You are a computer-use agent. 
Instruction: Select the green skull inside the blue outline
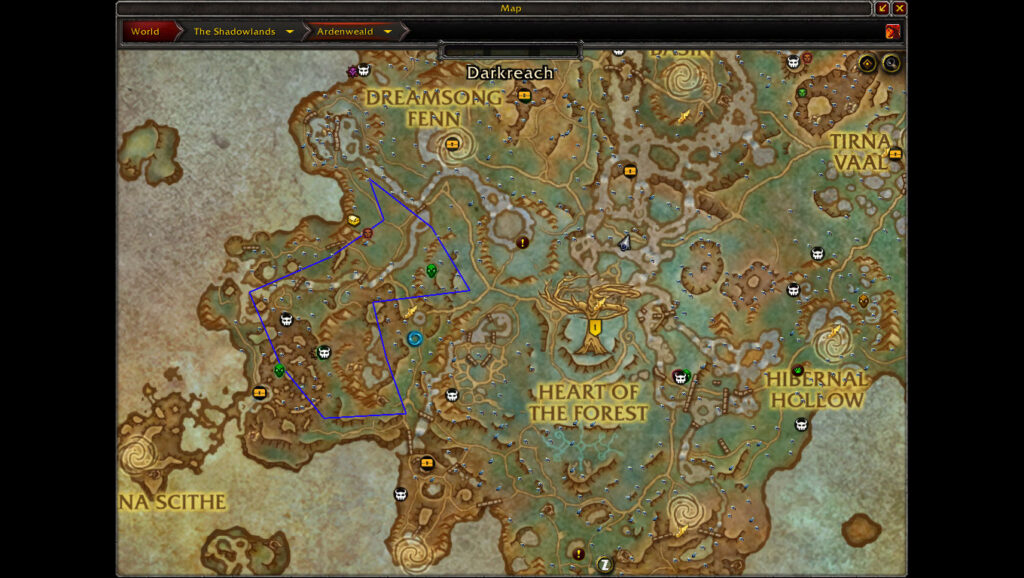(432, 271)
